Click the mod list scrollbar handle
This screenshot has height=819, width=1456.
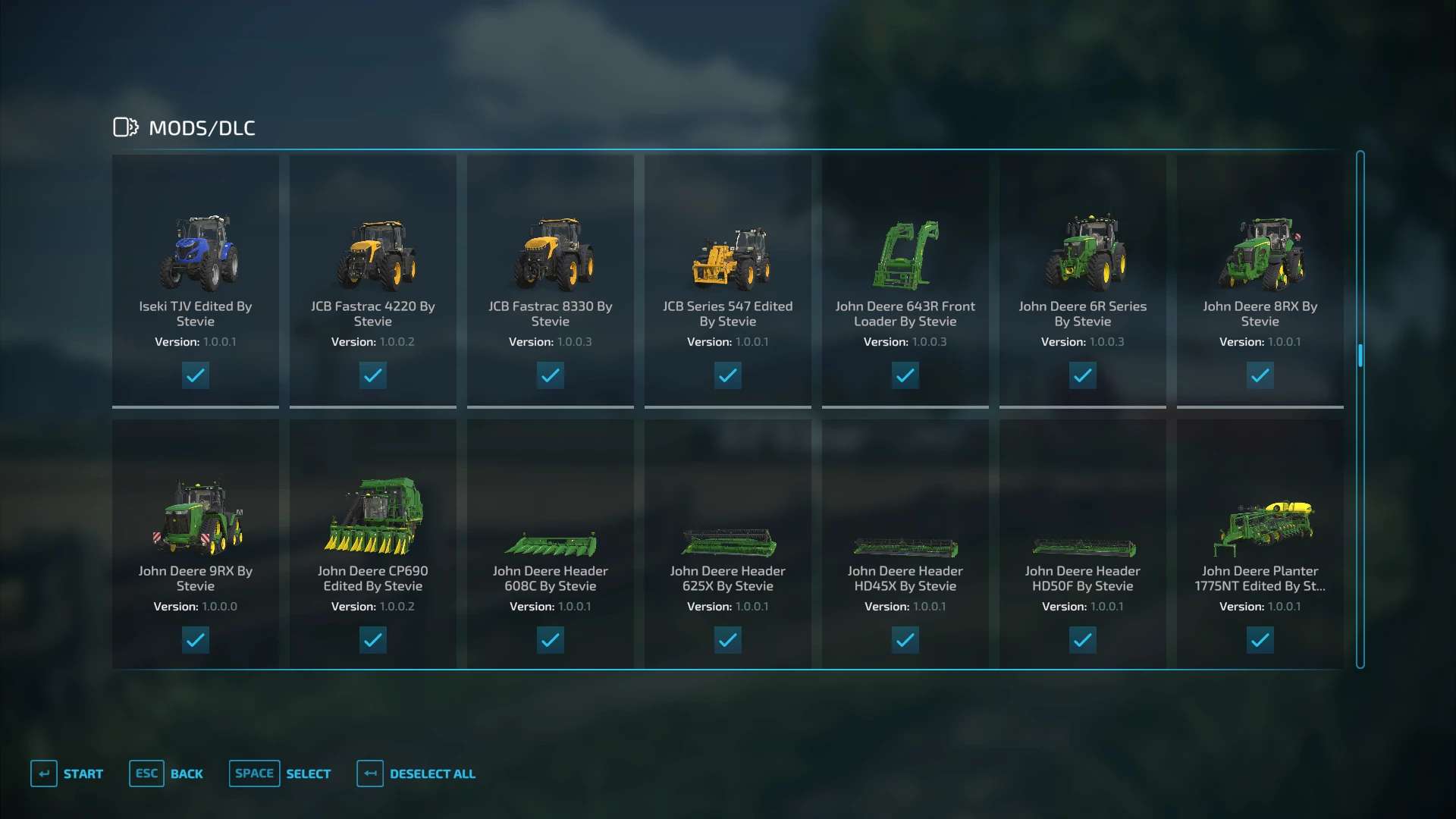click(1360, 355)
